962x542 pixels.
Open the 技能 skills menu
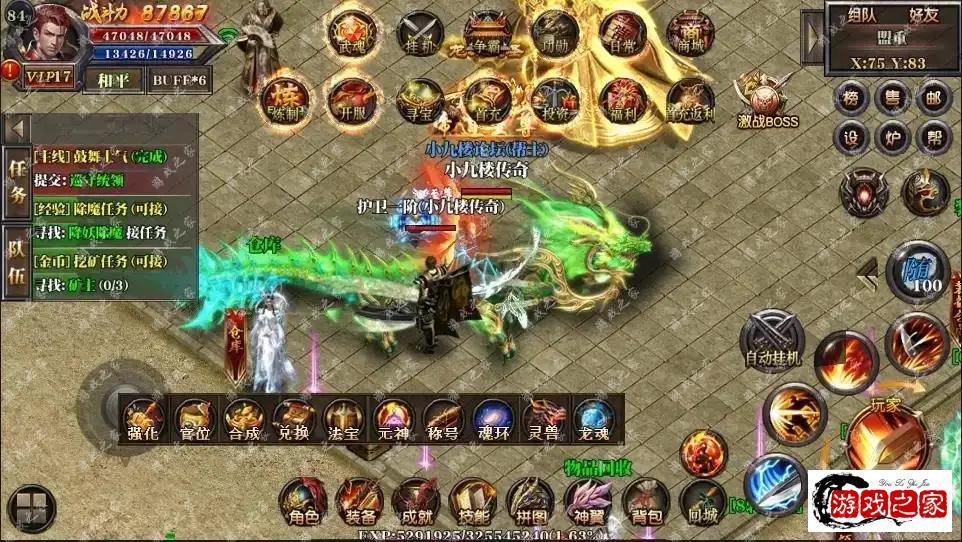pyautogui.click(x=472, y=501)
